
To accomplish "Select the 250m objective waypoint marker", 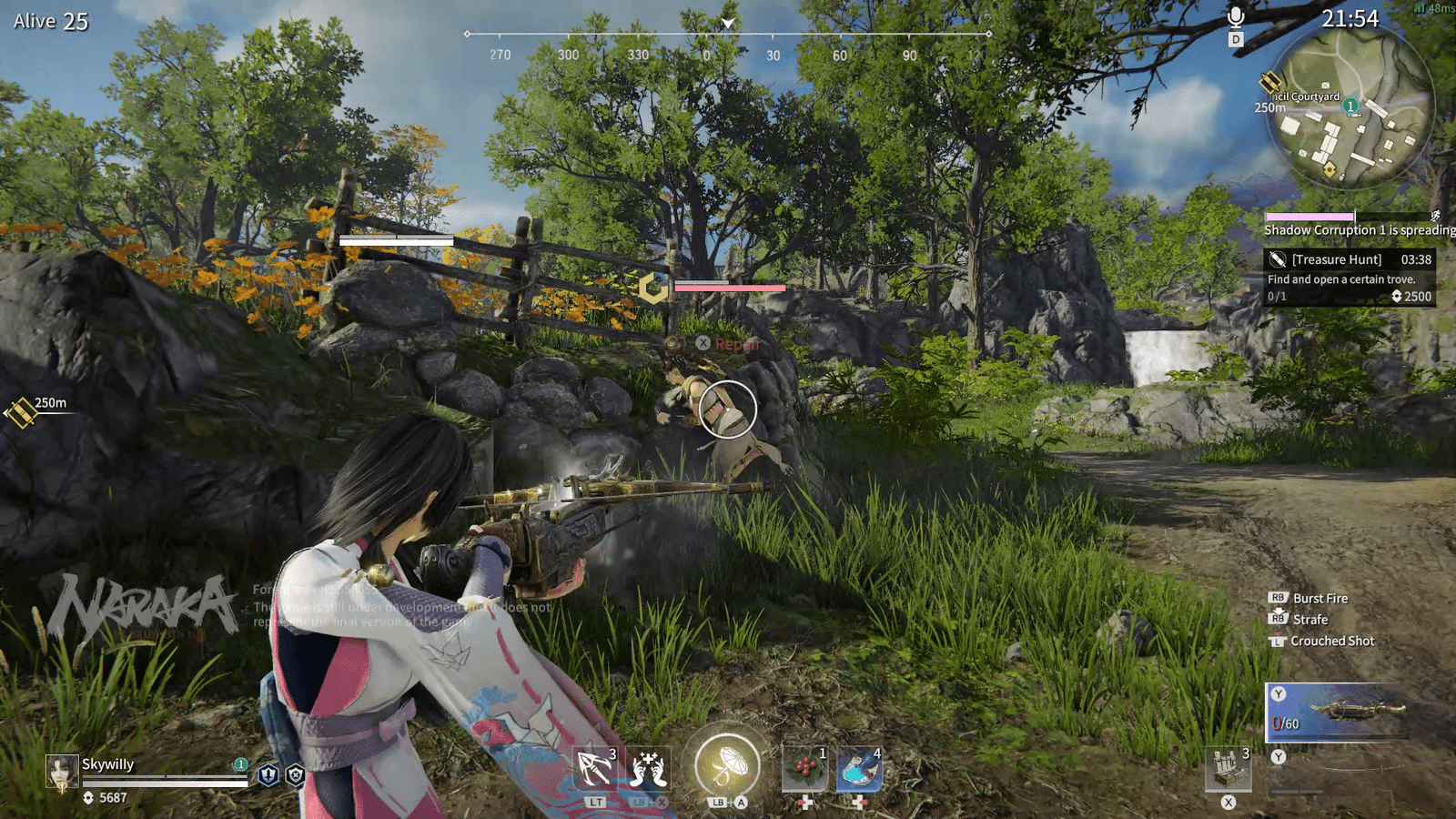I will [22, 412].
